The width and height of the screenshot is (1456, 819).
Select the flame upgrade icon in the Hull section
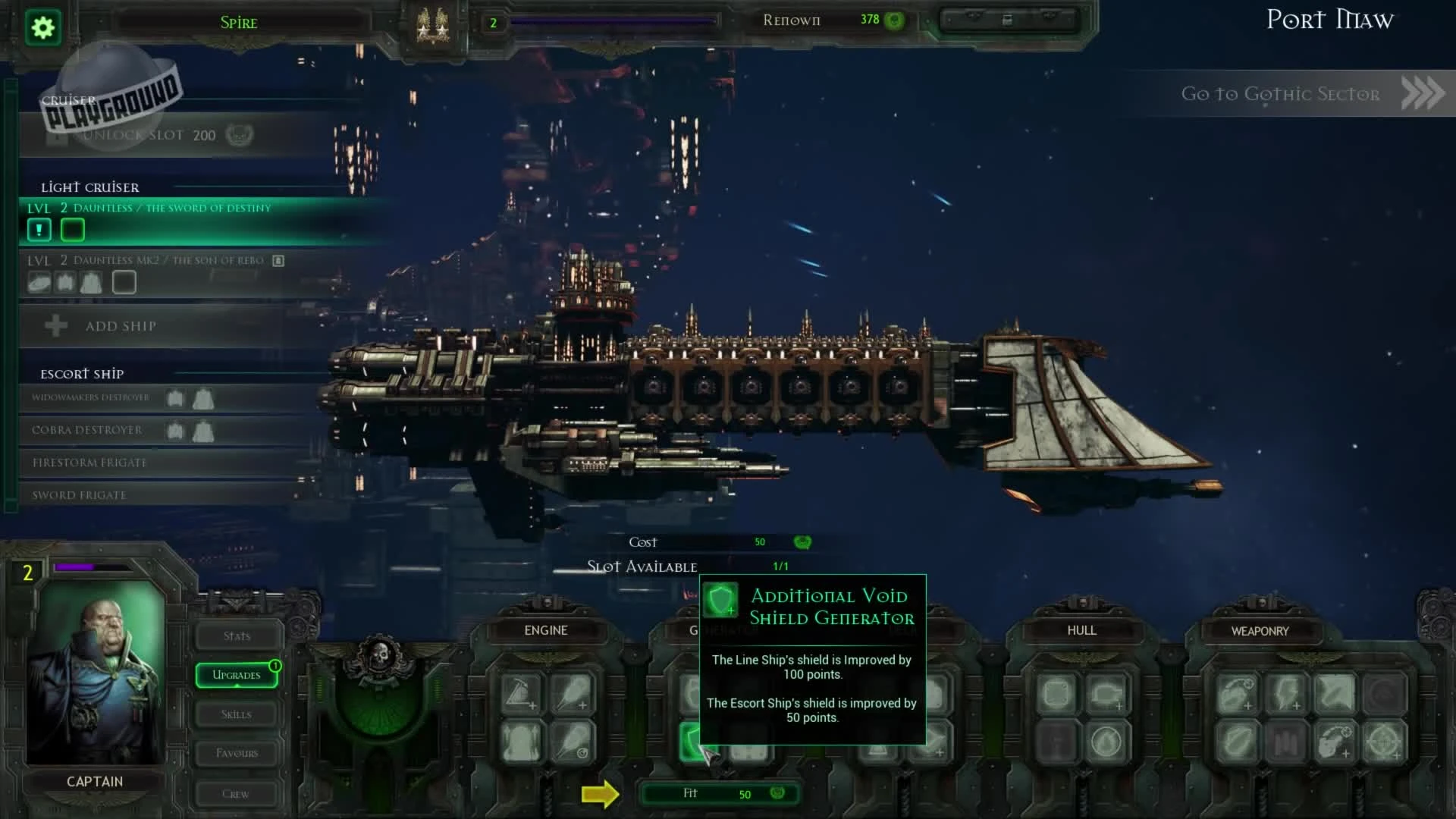click(x=1107, y=742)
